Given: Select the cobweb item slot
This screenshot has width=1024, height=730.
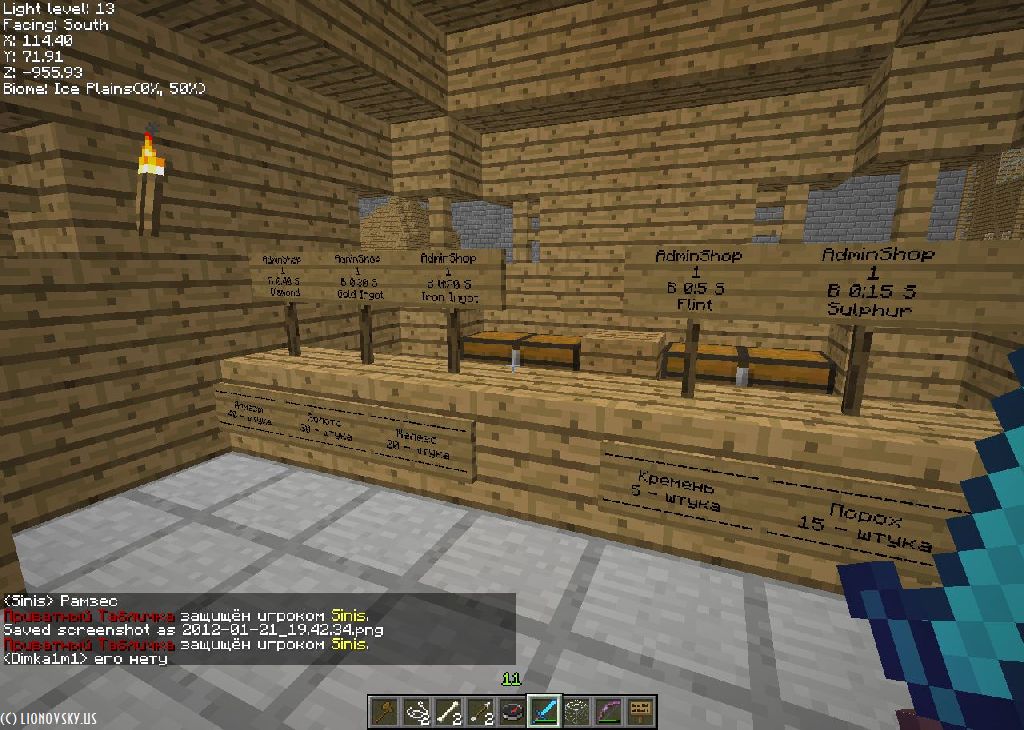Looking at the screenshot, I should (x=576, y=711).
